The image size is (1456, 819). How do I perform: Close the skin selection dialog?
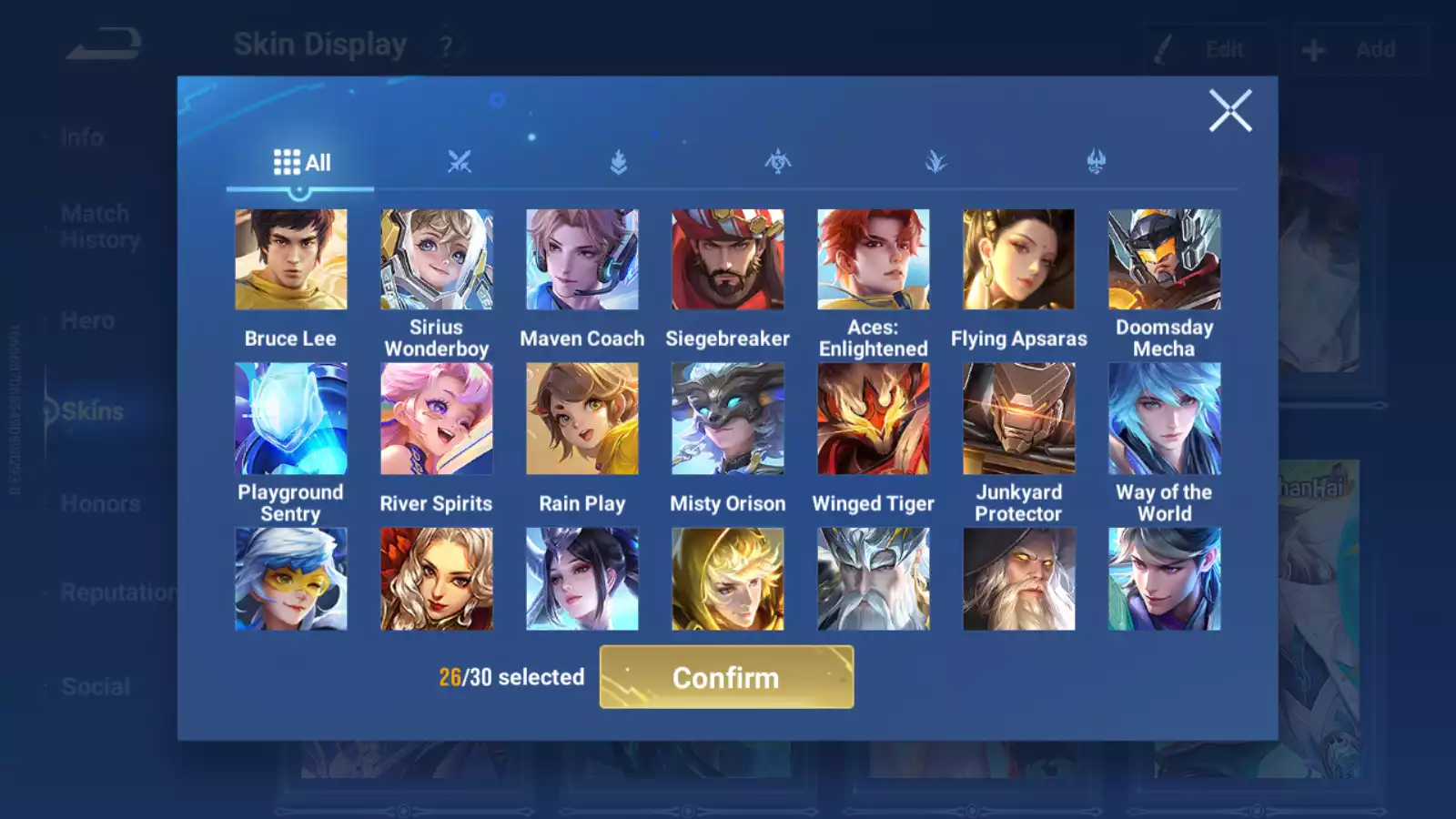[1229, 111]
